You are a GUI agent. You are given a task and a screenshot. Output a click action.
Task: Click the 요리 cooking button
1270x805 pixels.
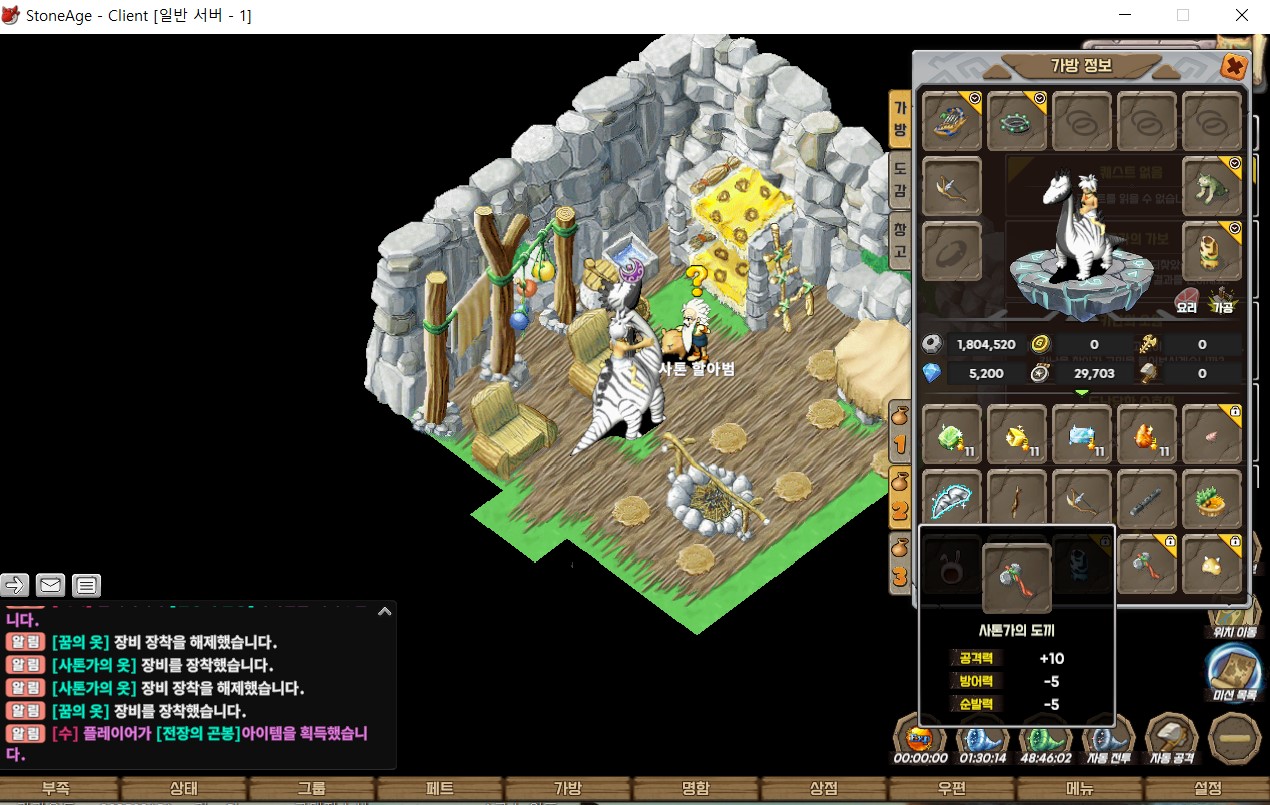[x=1187, y=300]
